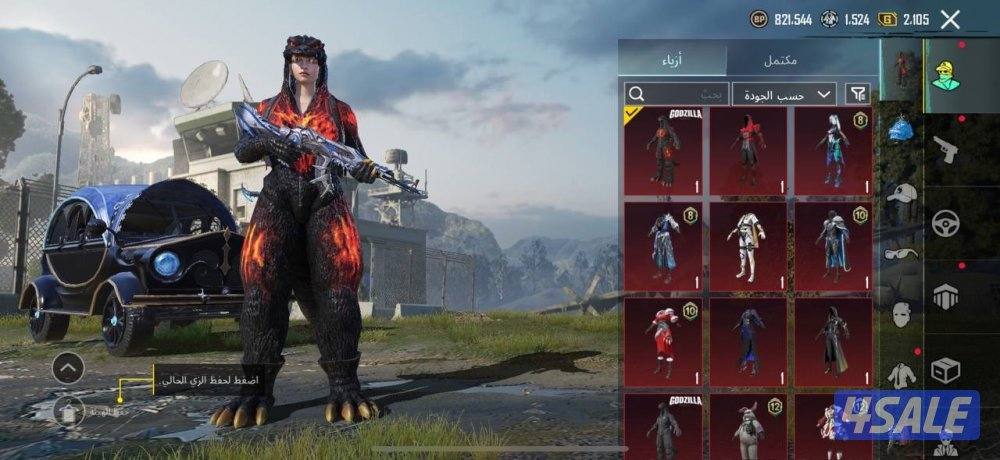1000x460 pixels.
Task: Show the baseball cap headwear subcategory
Action: pos(902,192)
